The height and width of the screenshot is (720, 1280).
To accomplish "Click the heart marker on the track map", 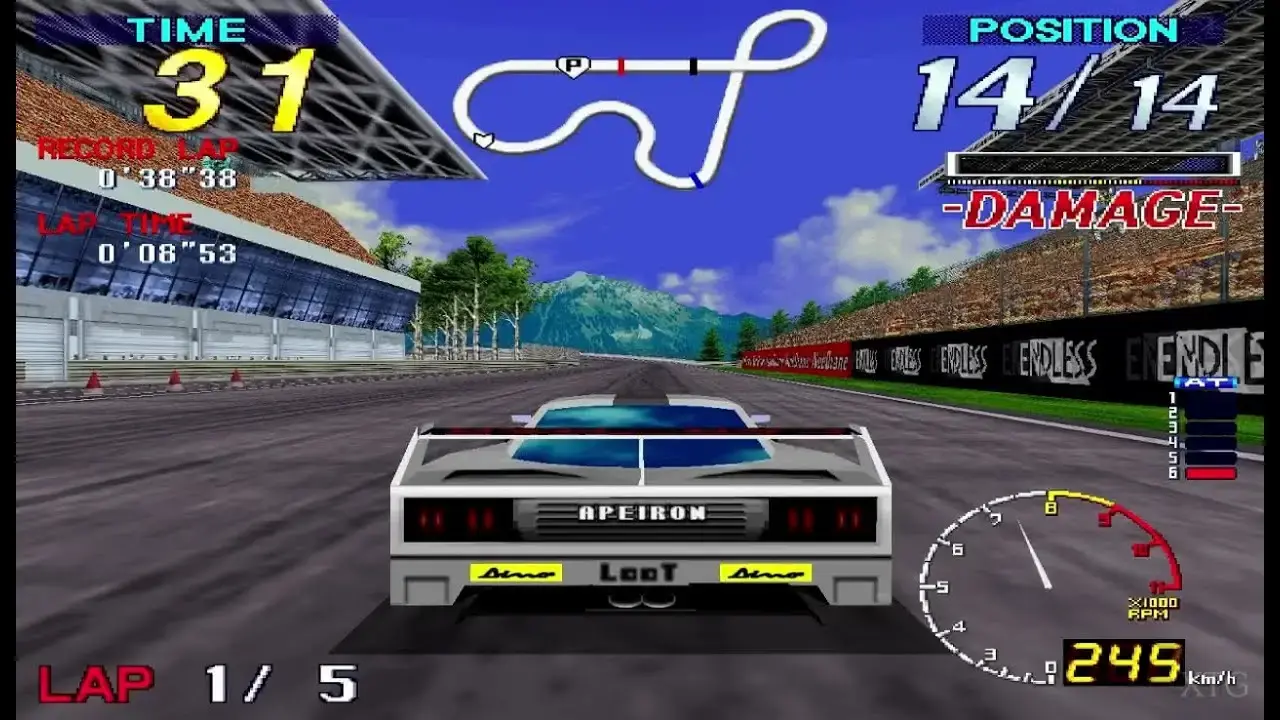I will coord(484,141).
